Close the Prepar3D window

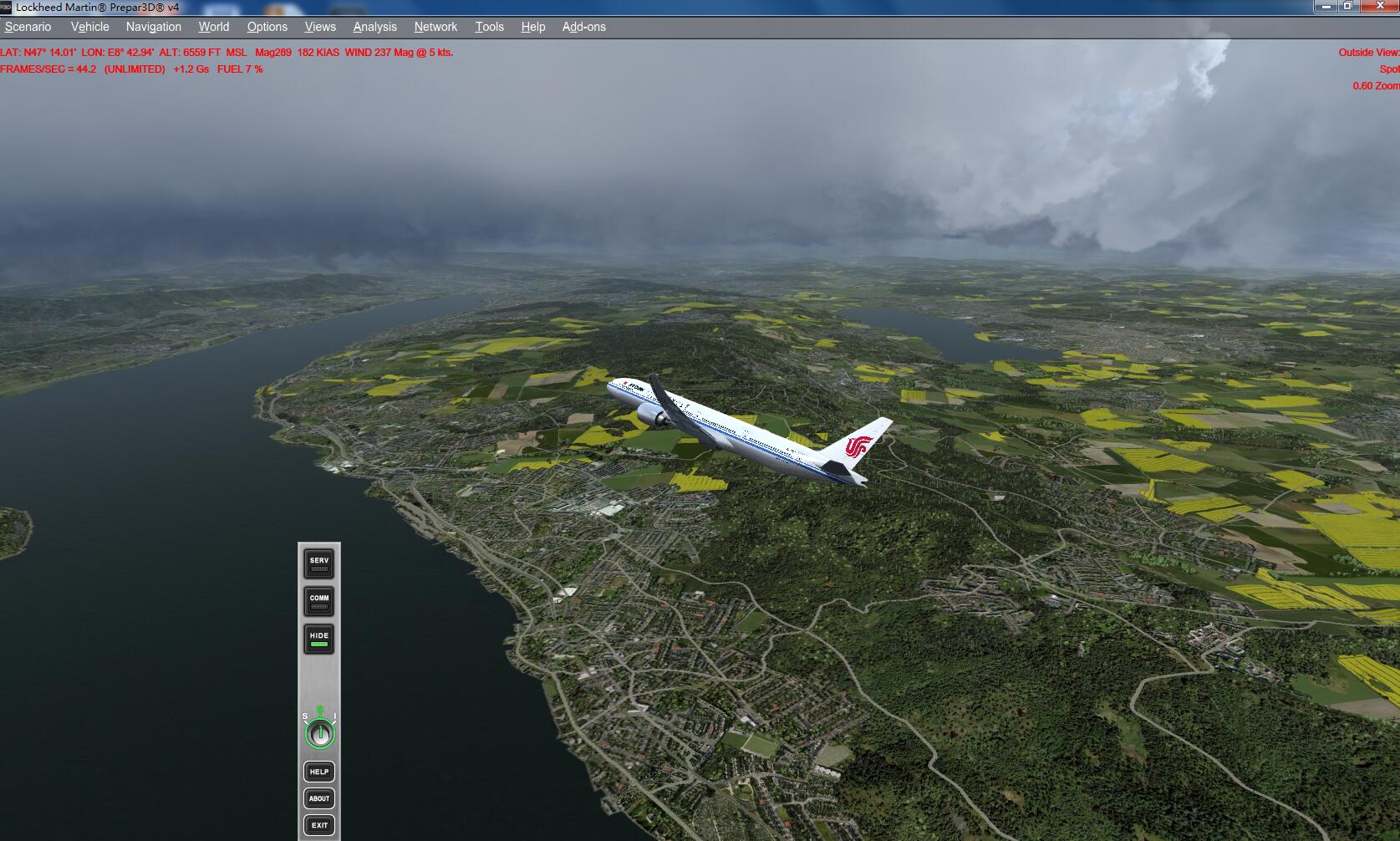(x=1380, y=6)
